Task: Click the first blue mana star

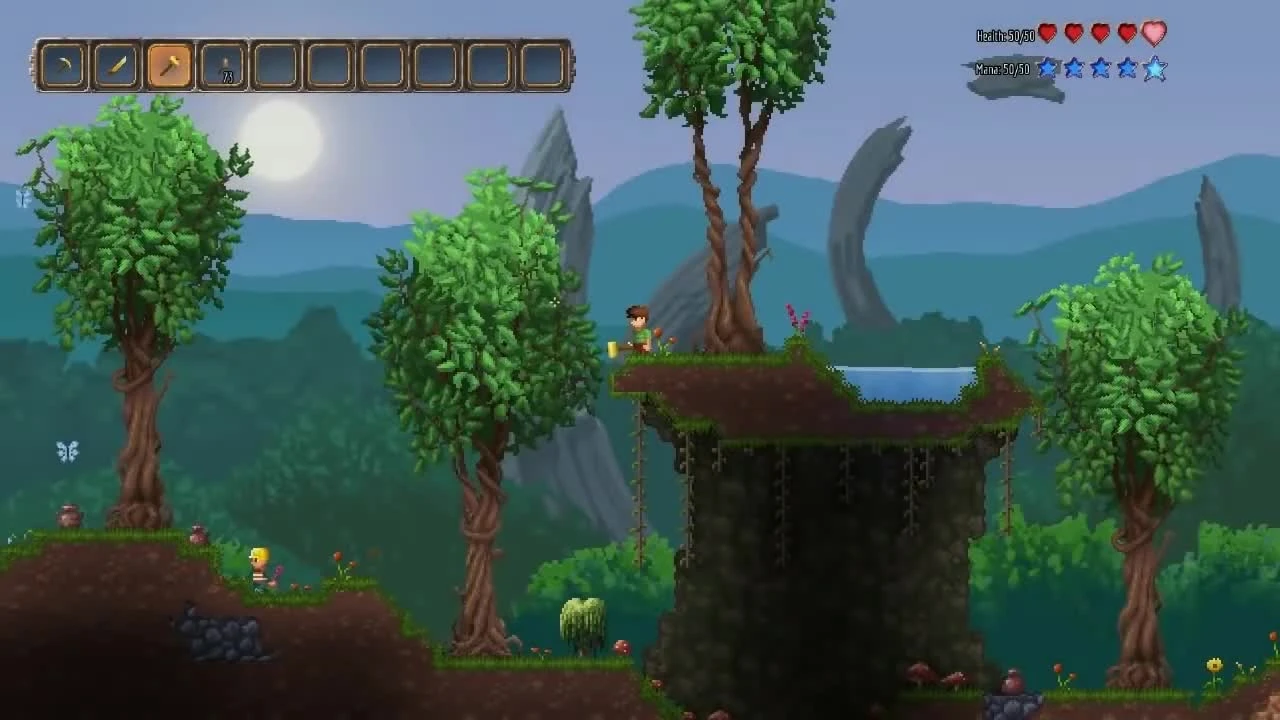Action: [1046, 68]
